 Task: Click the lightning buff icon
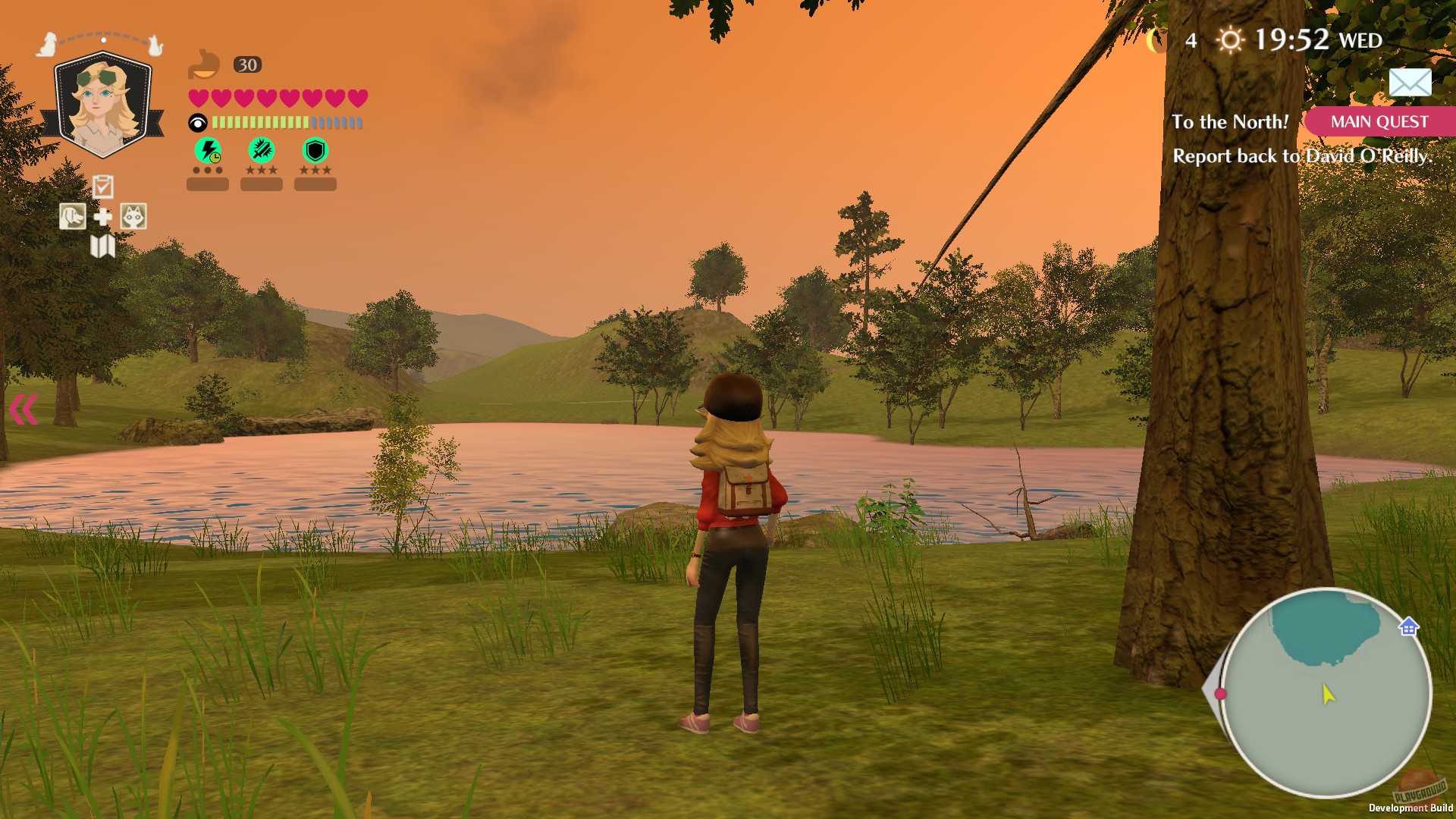(207, 151)
